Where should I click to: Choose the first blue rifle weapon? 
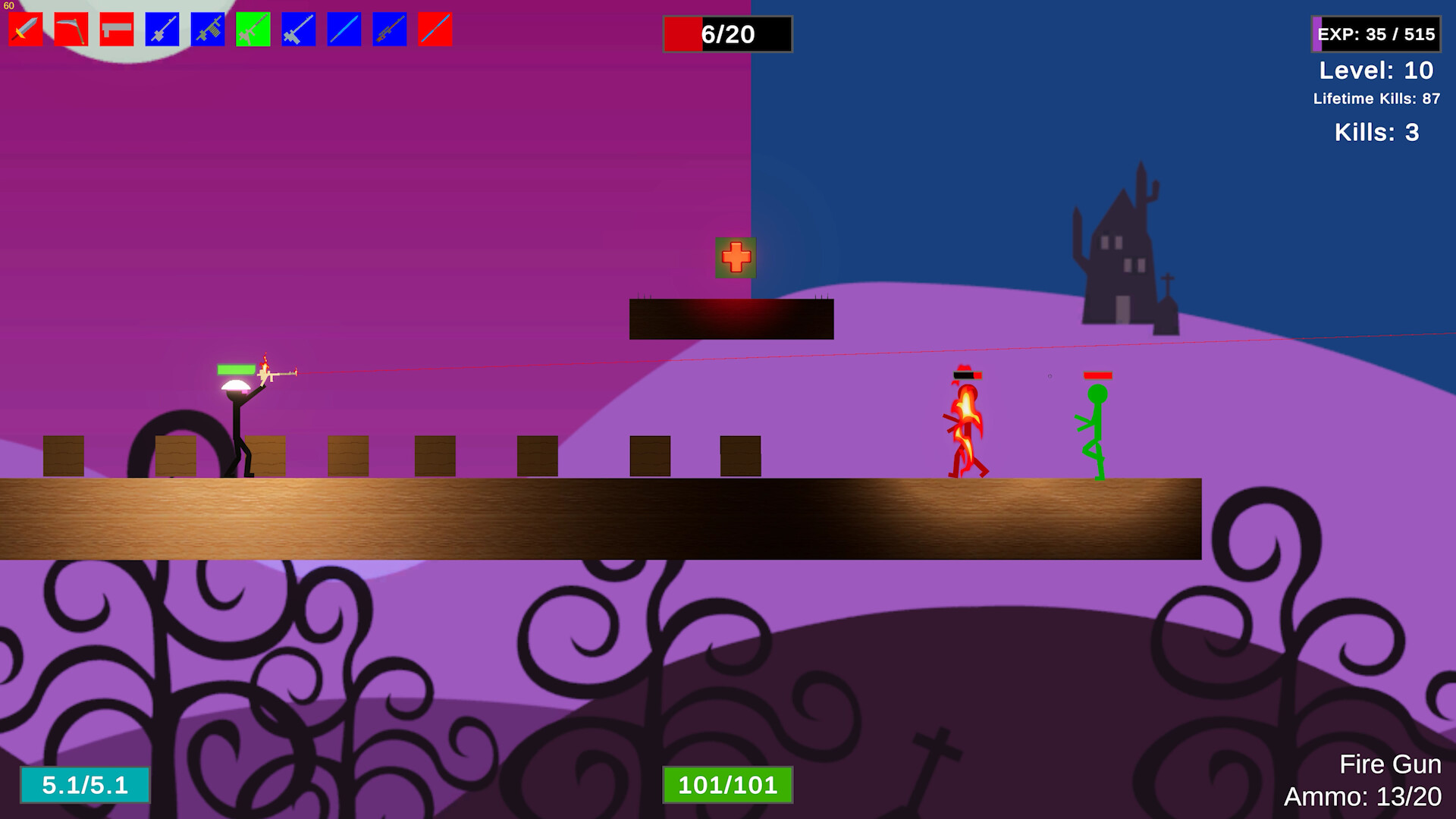click(x=161, y=29)
